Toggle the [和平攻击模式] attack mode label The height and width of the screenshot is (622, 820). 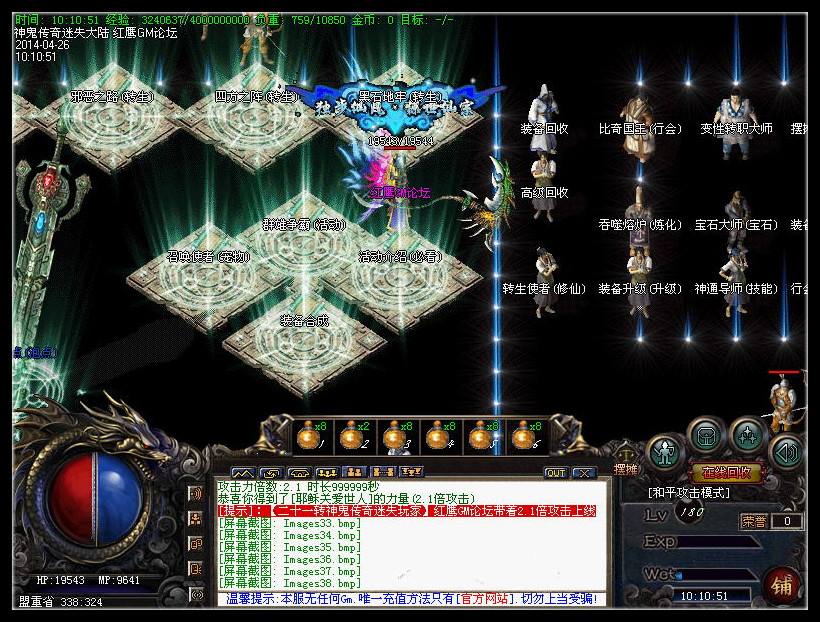tap(690, 493)
